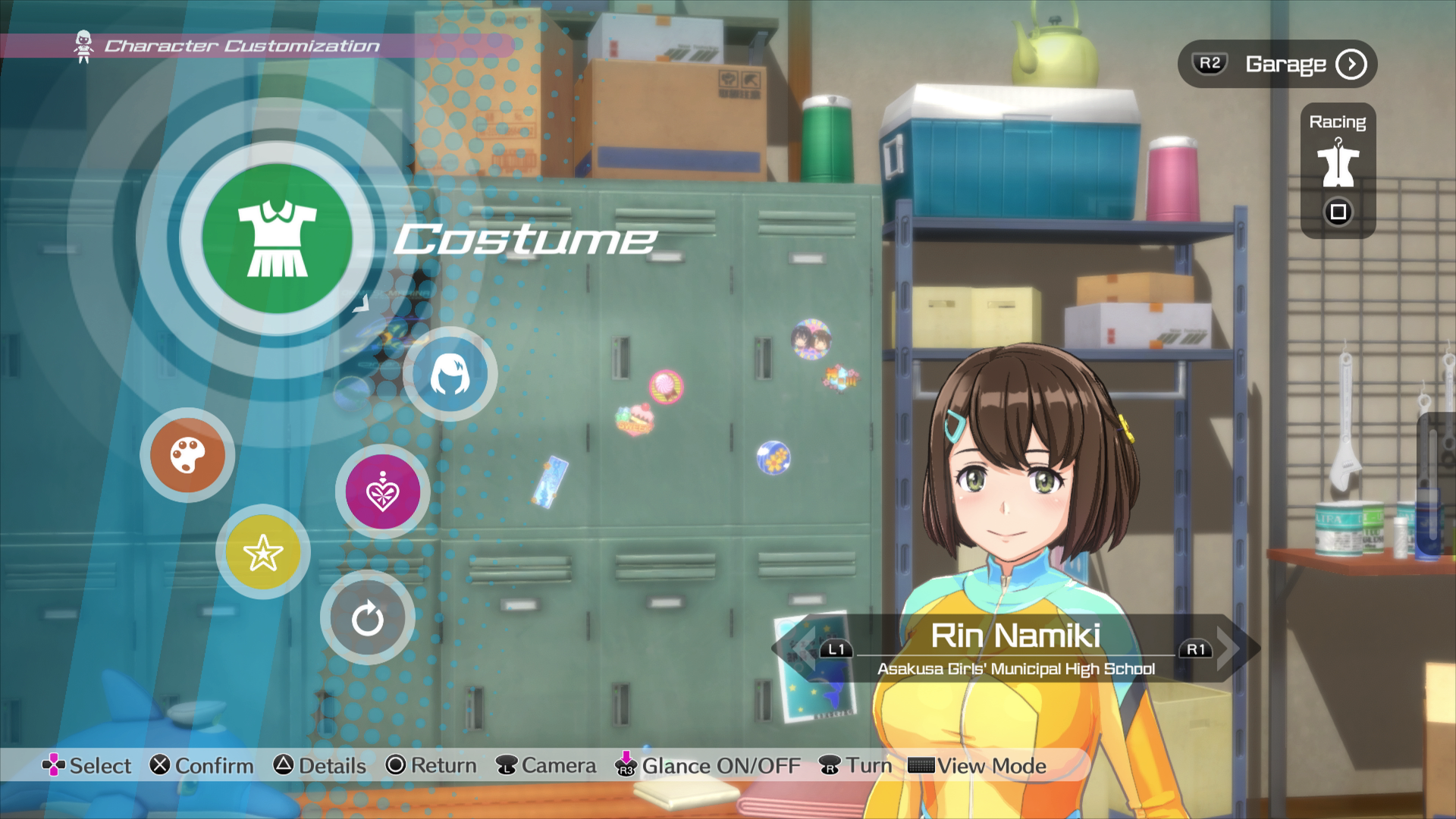Choose the orange color palette option

pos(187,455)
